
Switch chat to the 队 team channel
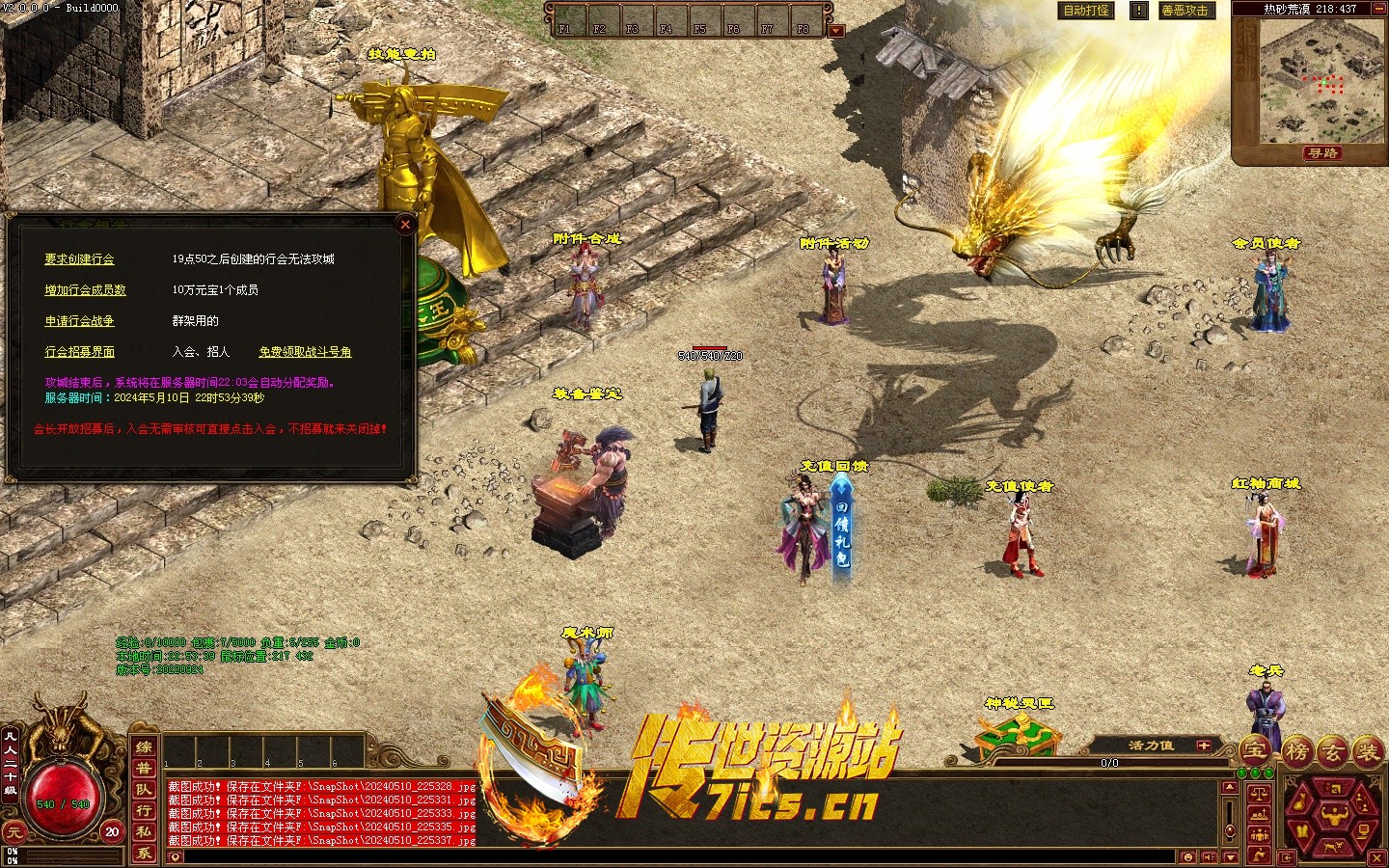144,790
